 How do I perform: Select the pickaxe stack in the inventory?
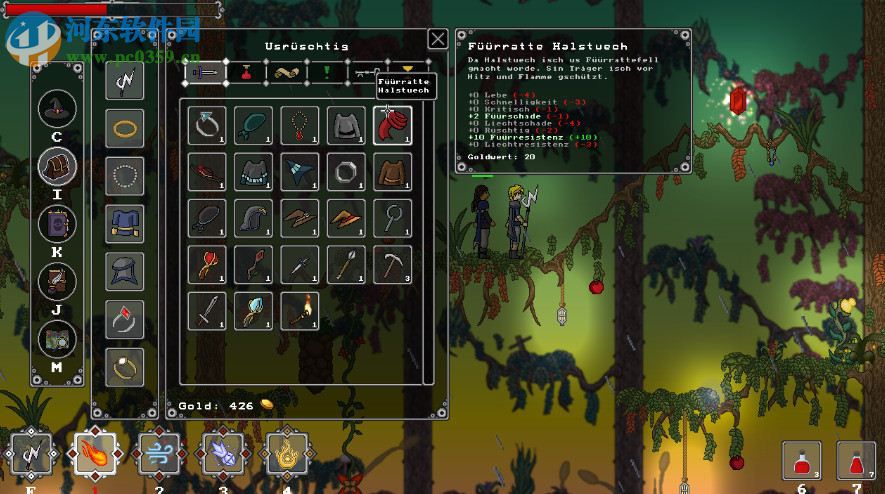pos(393,264)
